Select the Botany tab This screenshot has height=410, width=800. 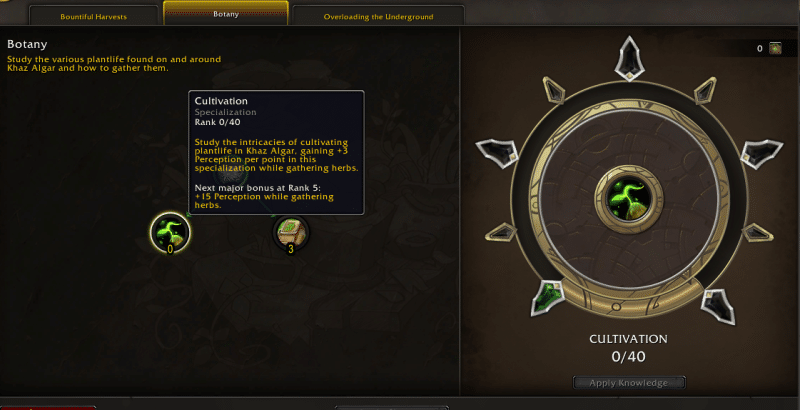[226, 14]
